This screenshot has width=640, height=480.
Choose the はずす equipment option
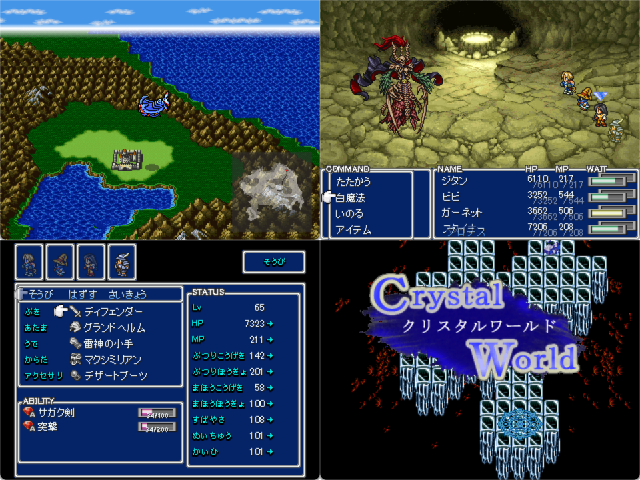pyautogui.click(x=82, y=293)
